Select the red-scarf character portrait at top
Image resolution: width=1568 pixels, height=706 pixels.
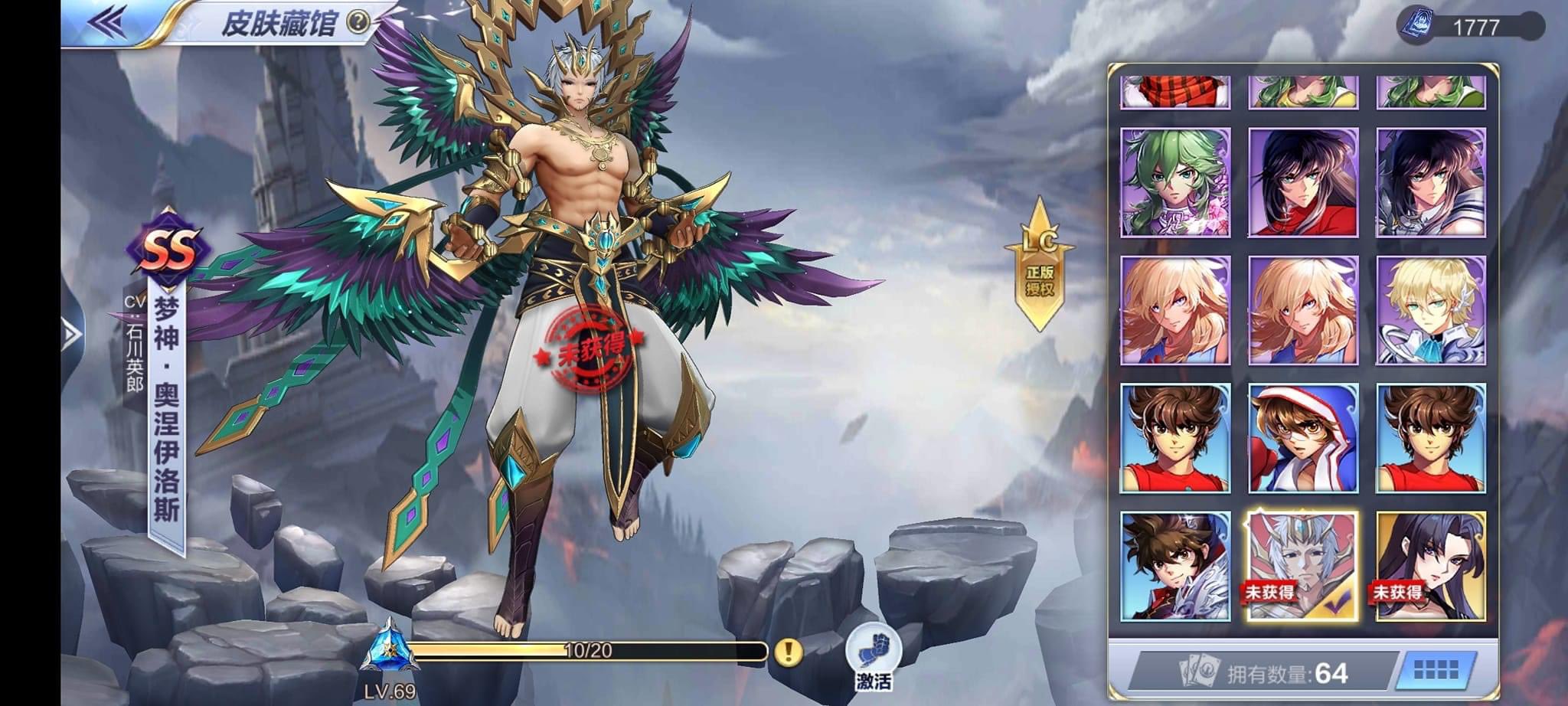tap(1177, 92)
